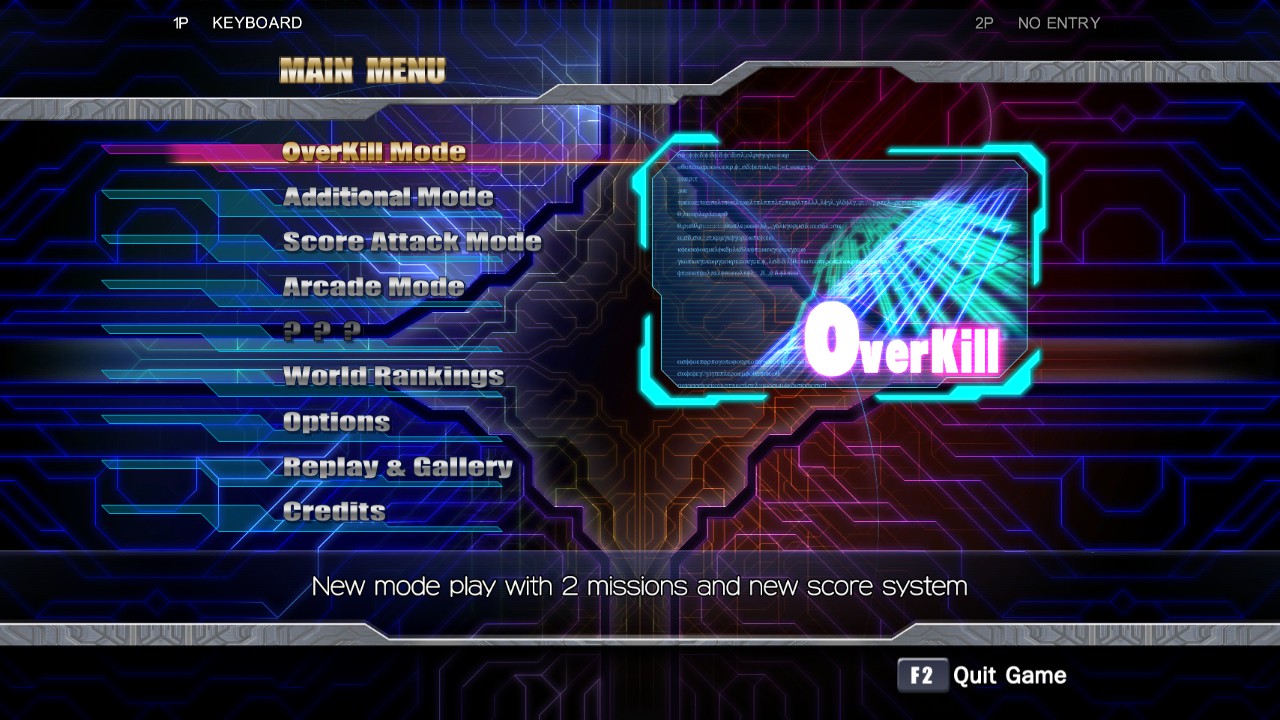This screenshot has height=720, width=1280.
Task: Open the Options menu
Action: (x=336, y=421)
